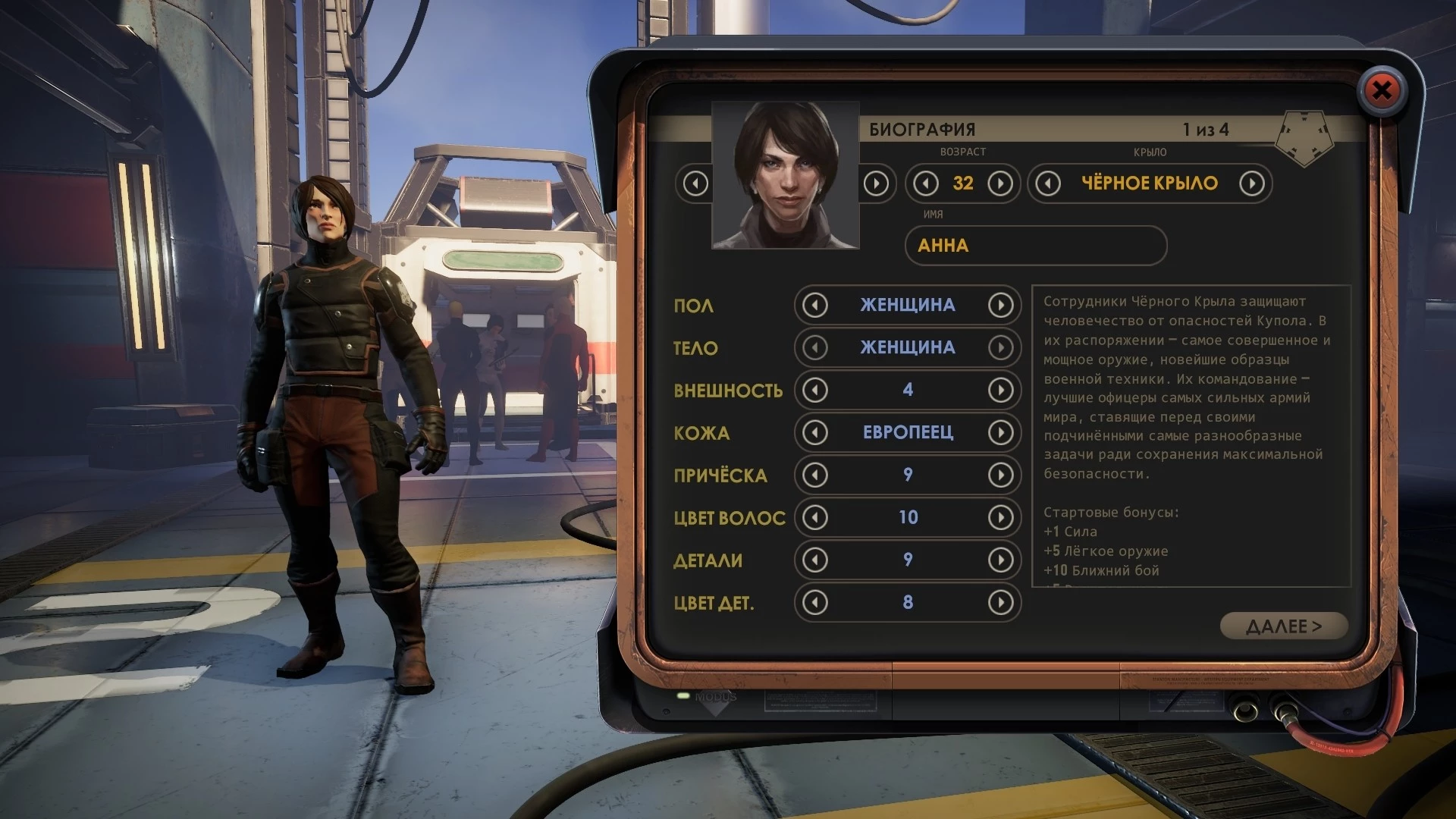This screenshot has width=1456, height=819.
Task: Select the previous wing (КРЫЛО)
Action: pyautogui.click(x=1048, y=184)
